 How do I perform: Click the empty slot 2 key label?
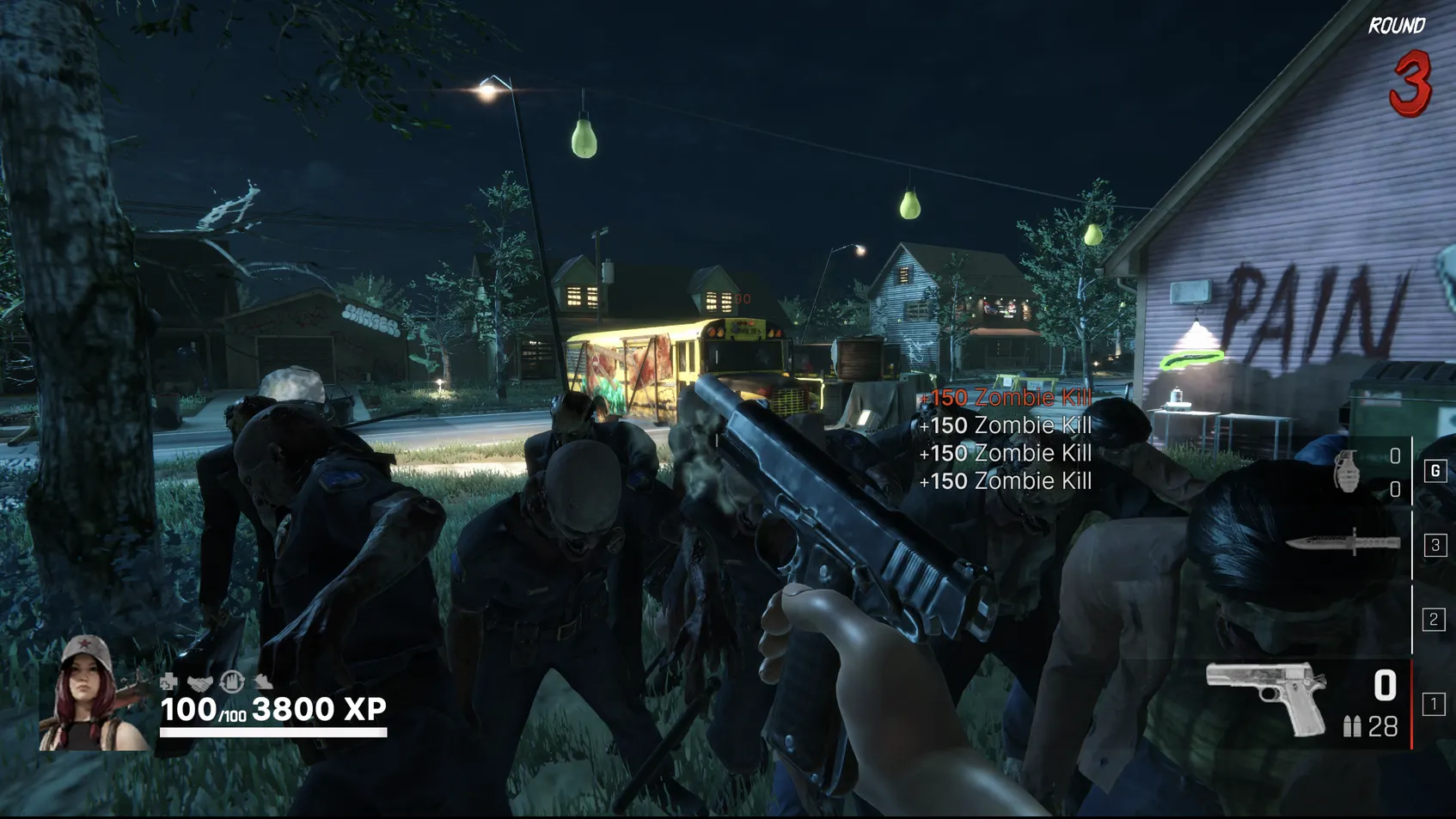(x=1435, y=618)
